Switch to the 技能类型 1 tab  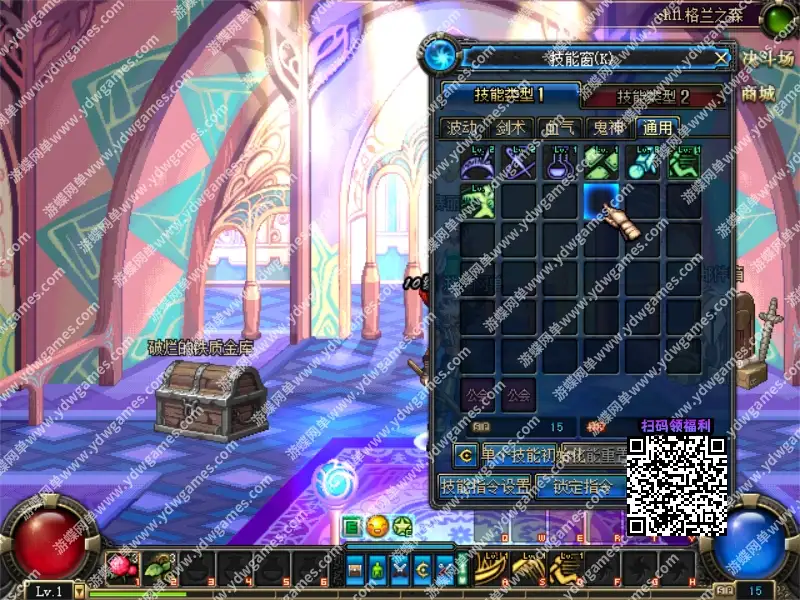[508, 96]
